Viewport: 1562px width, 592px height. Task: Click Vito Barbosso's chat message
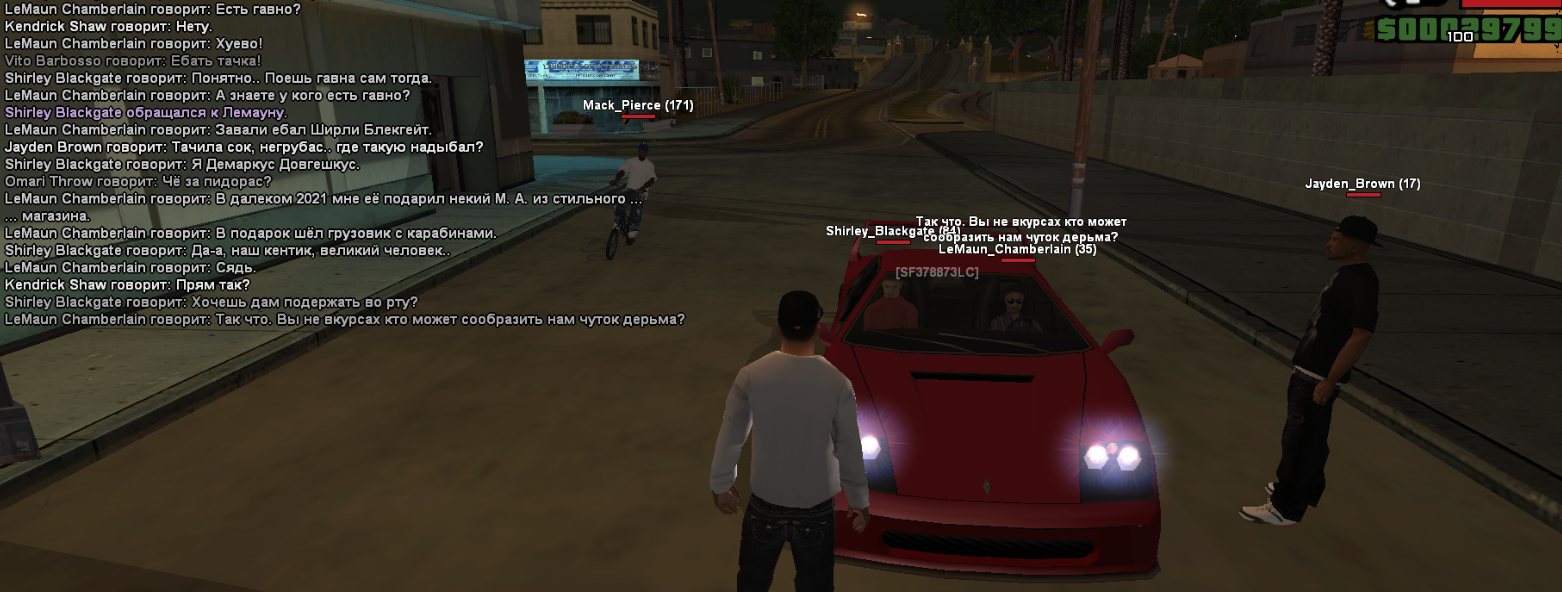(133, 61)
